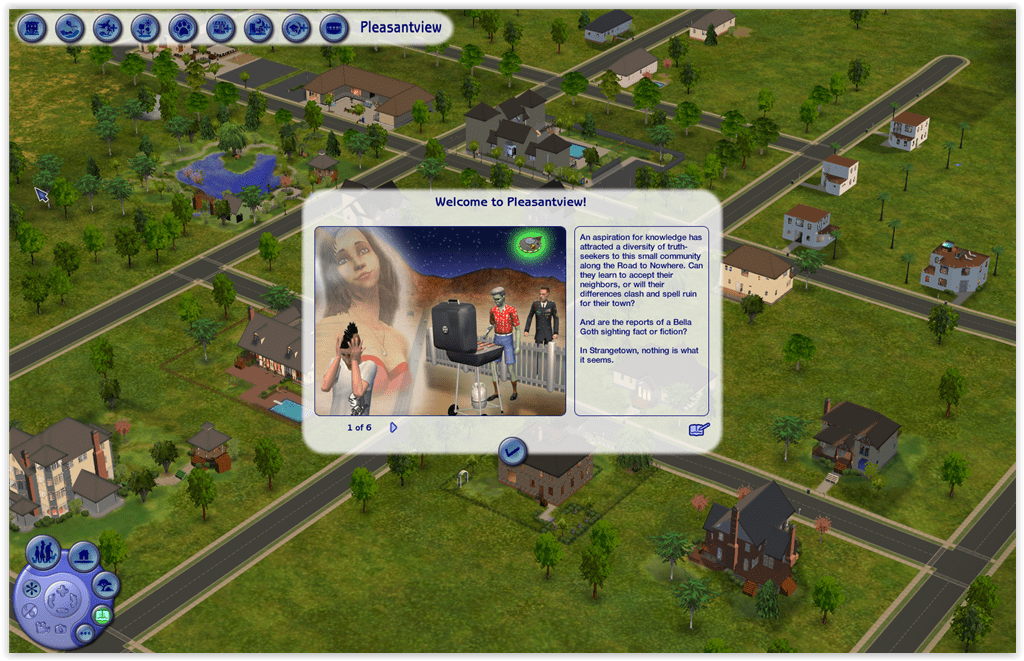Viewport: 1024px width, 661px height.
Task: Click the asterisk button on control dial
Action: point(31,586)
